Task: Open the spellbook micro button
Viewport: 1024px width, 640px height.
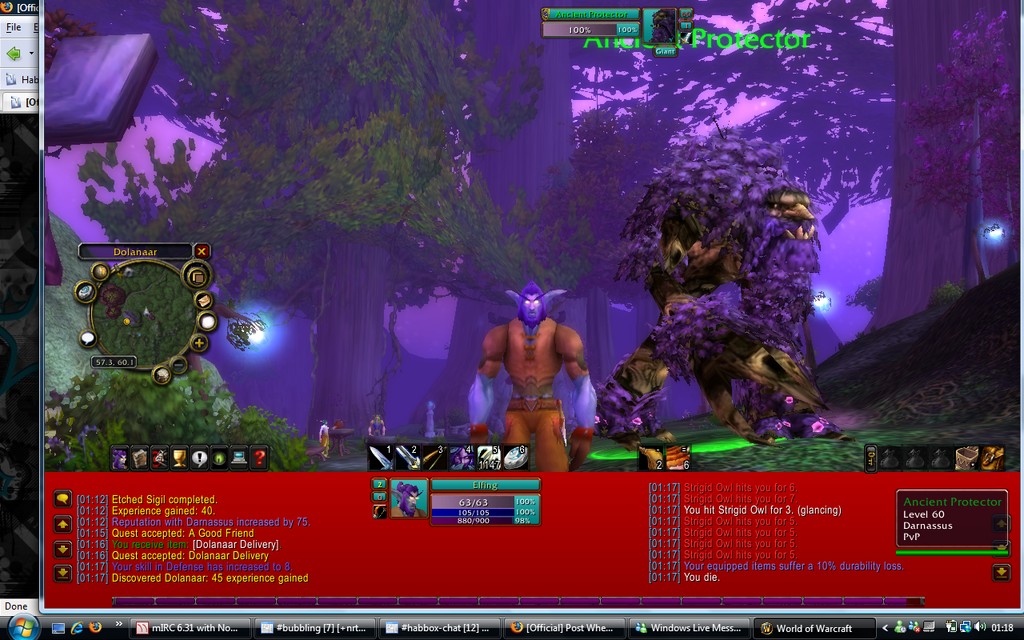Action: (140, 459)
